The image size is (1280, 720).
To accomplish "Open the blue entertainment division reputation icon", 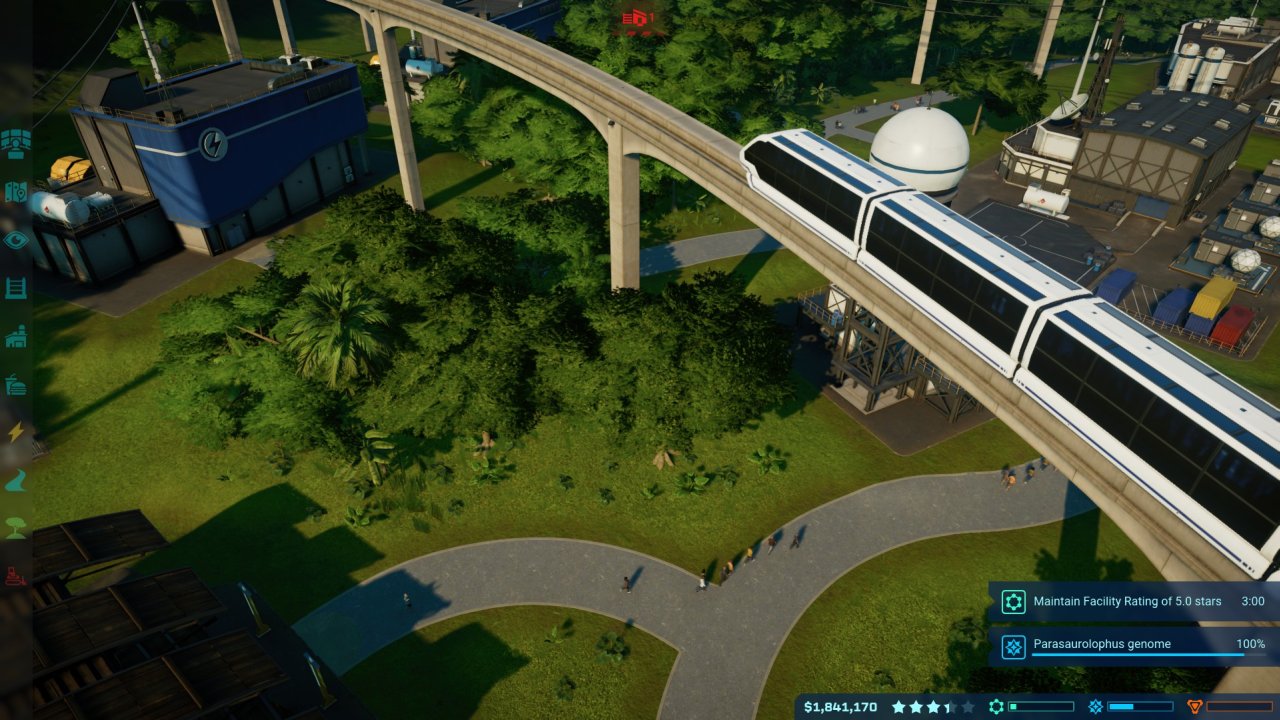I will [x=1096, y=707].
